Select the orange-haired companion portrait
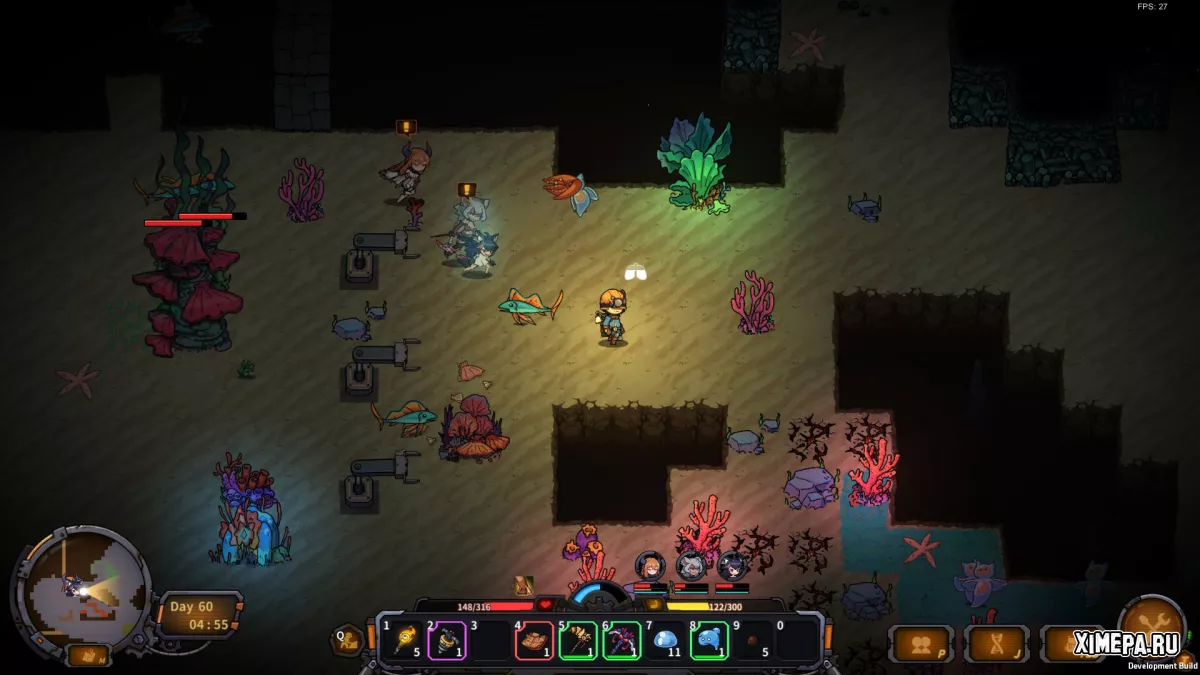Screen dimensions: 1200x675 click(649, 566)
